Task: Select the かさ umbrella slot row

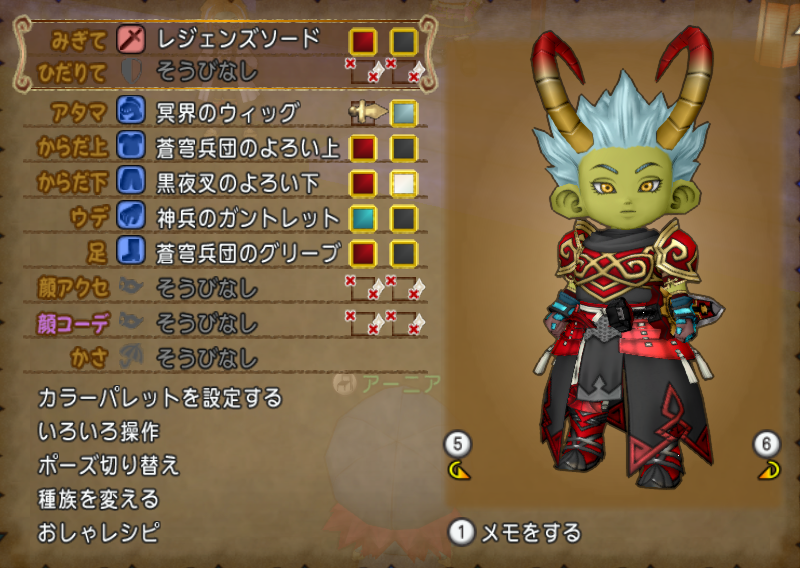Action: 207,357
